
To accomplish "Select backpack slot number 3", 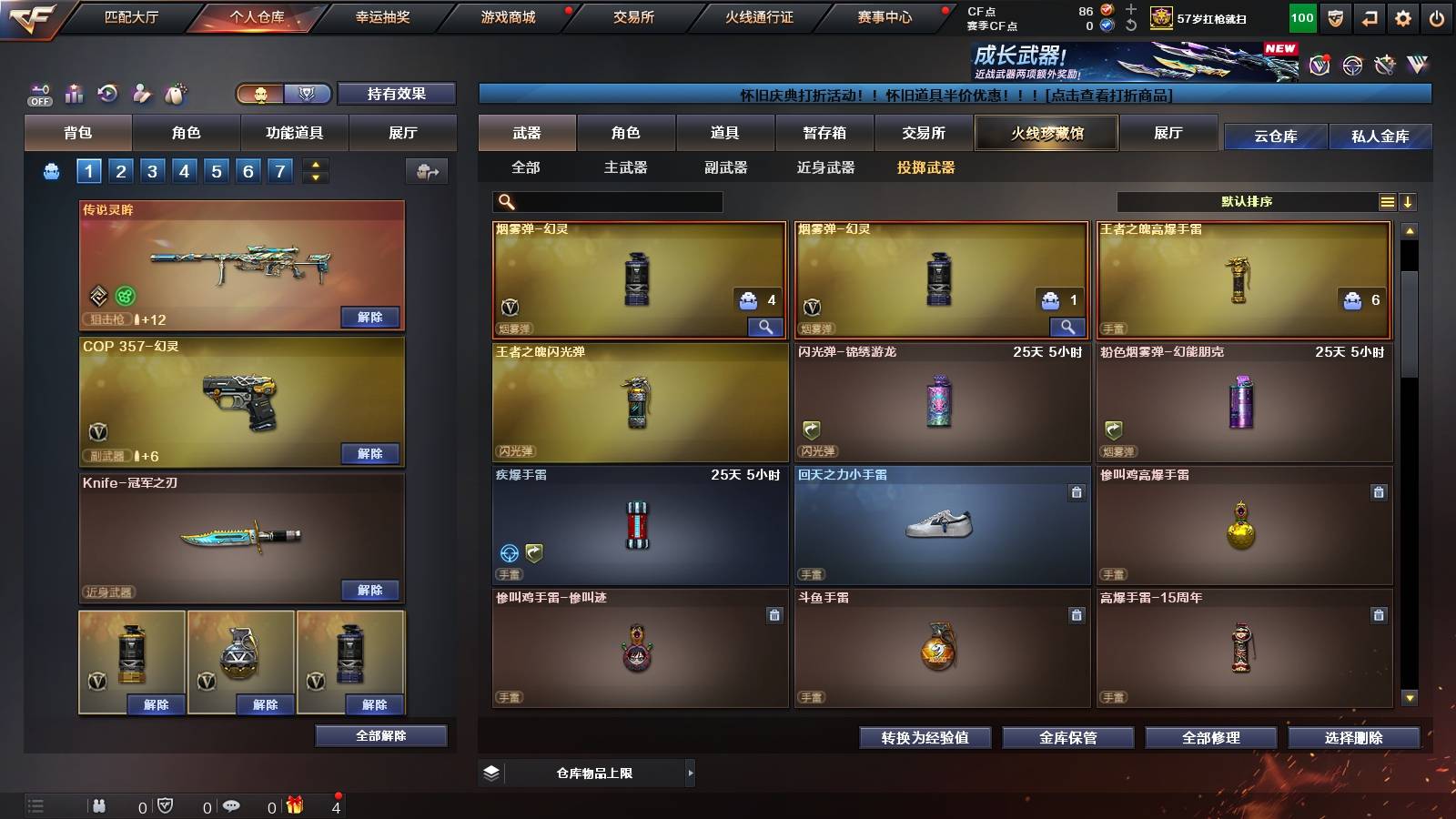I will [x=154, y=170].
